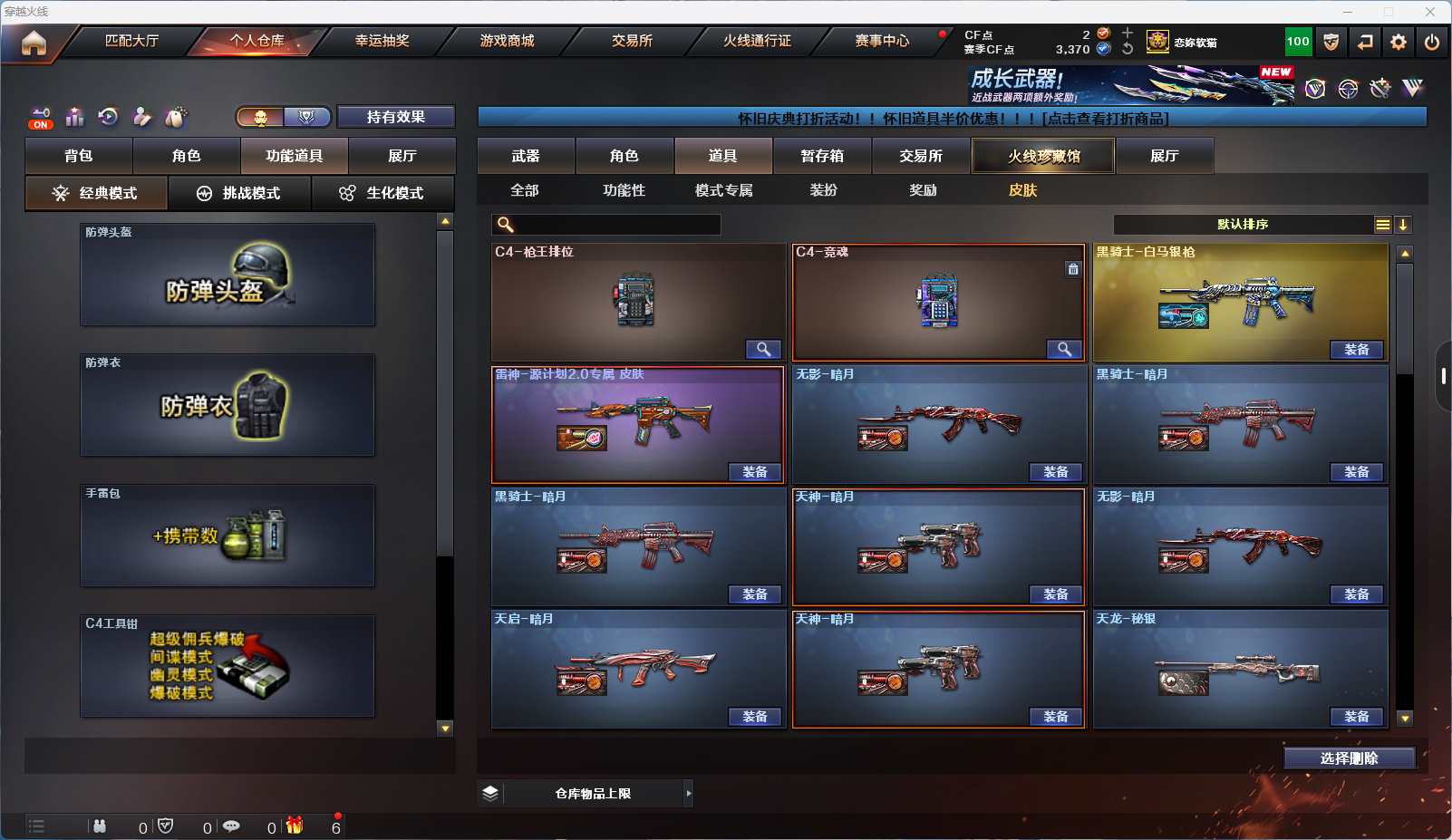Switch to 挑战模式 challenge mode
1452x840 pixels.
[239, 193]
